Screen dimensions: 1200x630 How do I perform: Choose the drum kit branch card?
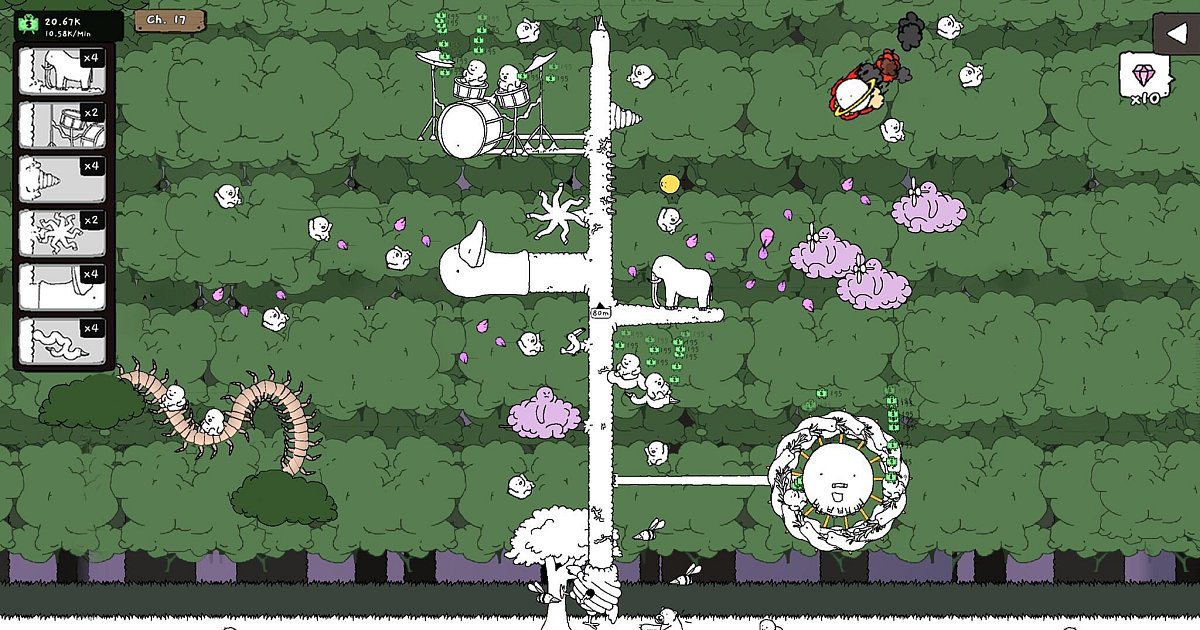[x=62, y=126]
